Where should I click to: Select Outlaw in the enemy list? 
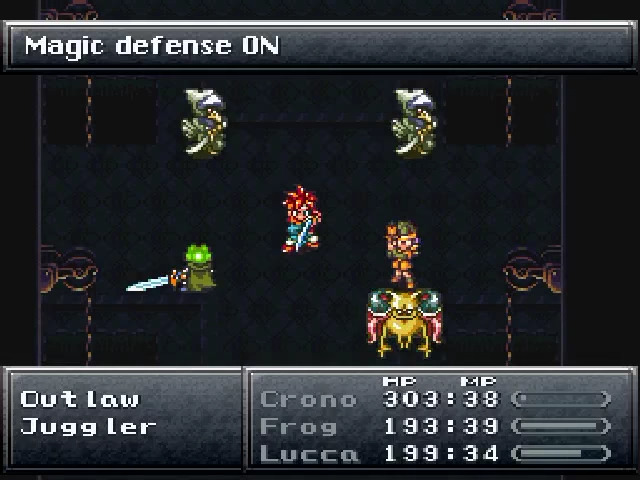[x=80, y=399]
